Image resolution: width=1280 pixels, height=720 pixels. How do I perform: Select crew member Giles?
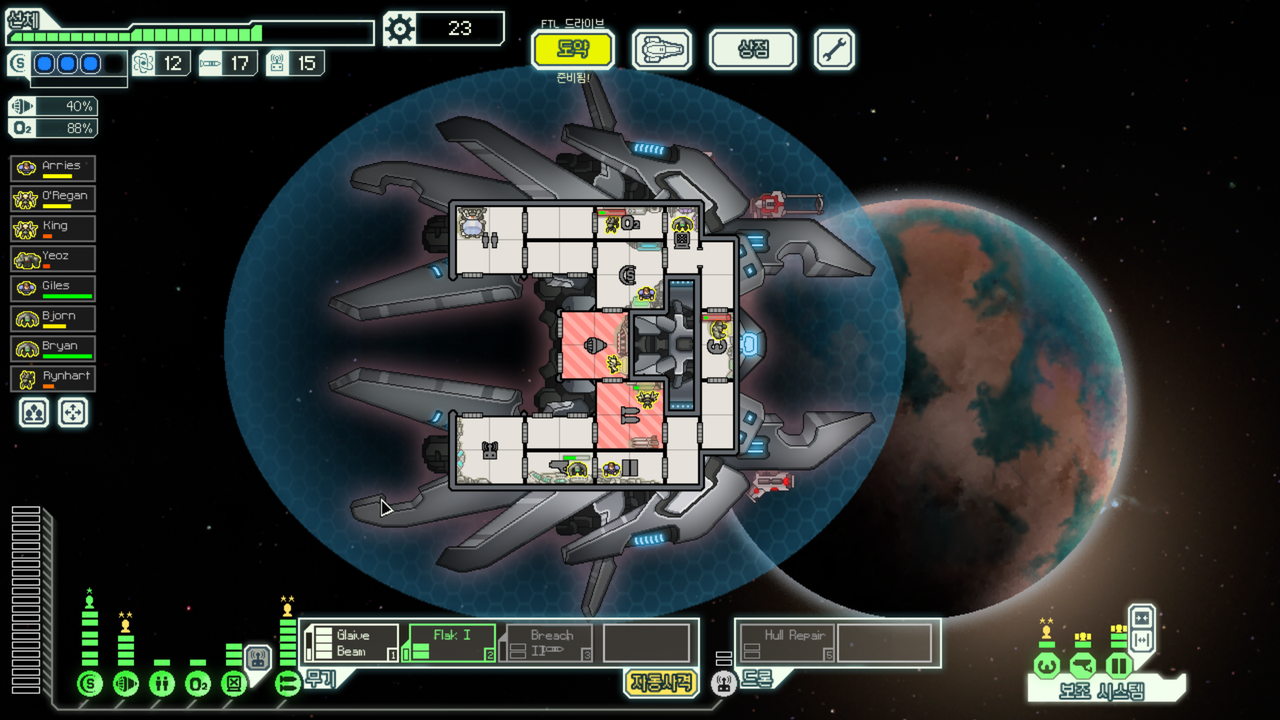(53, 288)
